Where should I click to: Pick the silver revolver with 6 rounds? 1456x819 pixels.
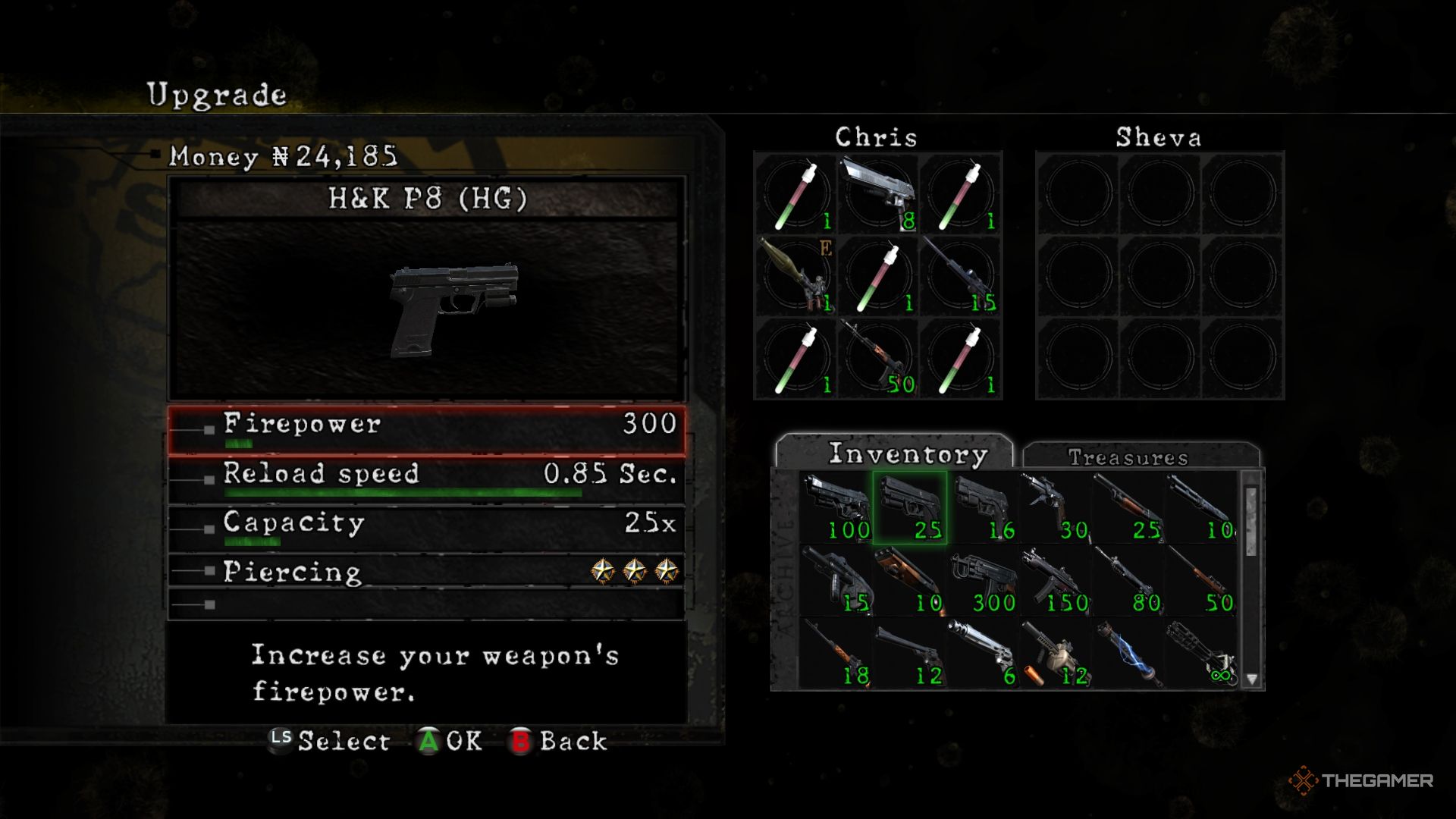pos(982,654)
